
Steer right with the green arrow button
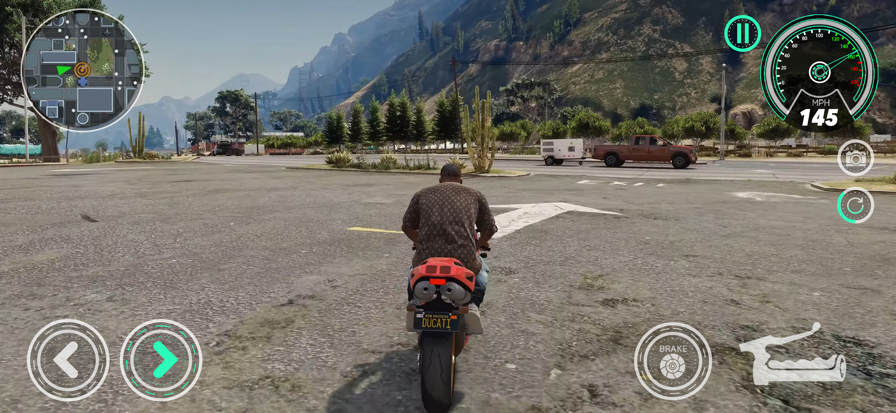tap(161, 360)
